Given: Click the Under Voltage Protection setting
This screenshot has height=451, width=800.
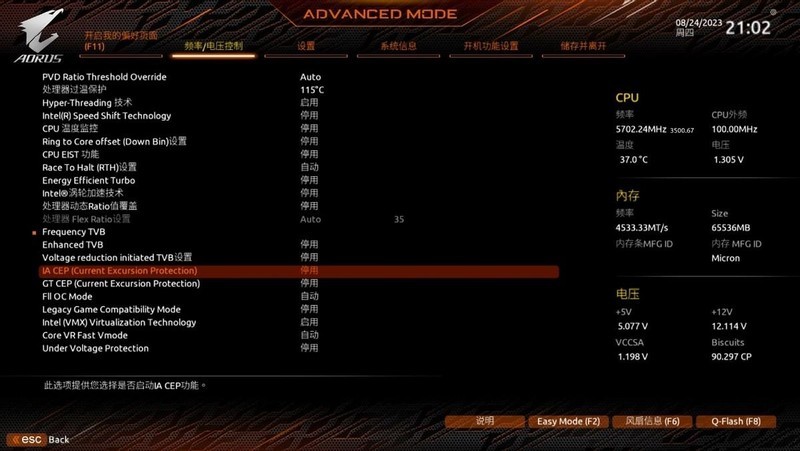Looking at the screenshot, I should pos(95,349).
